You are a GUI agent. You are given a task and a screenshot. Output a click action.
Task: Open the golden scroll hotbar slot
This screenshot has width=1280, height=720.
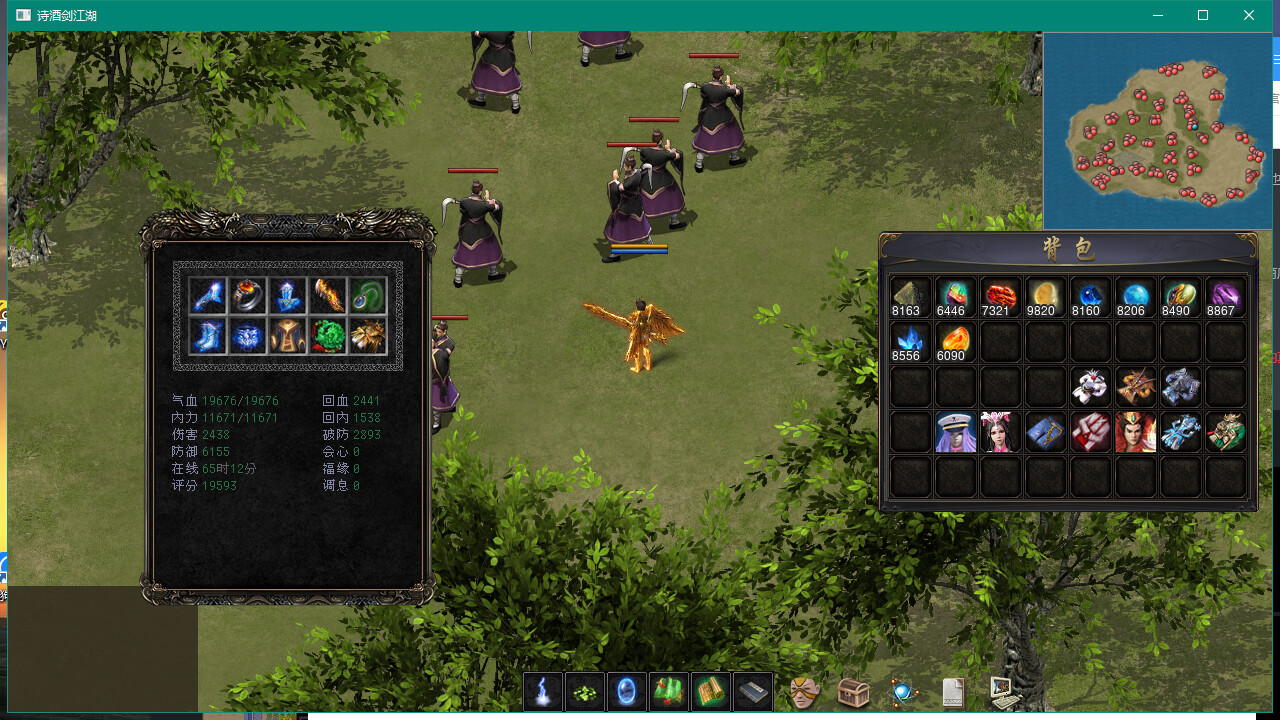pos(711,691)
